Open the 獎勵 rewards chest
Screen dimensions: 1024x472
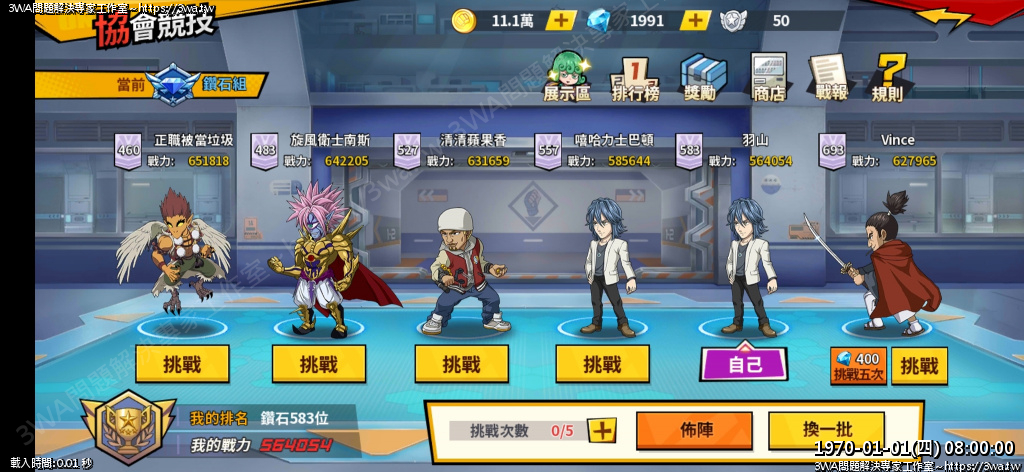pos(701,78)
